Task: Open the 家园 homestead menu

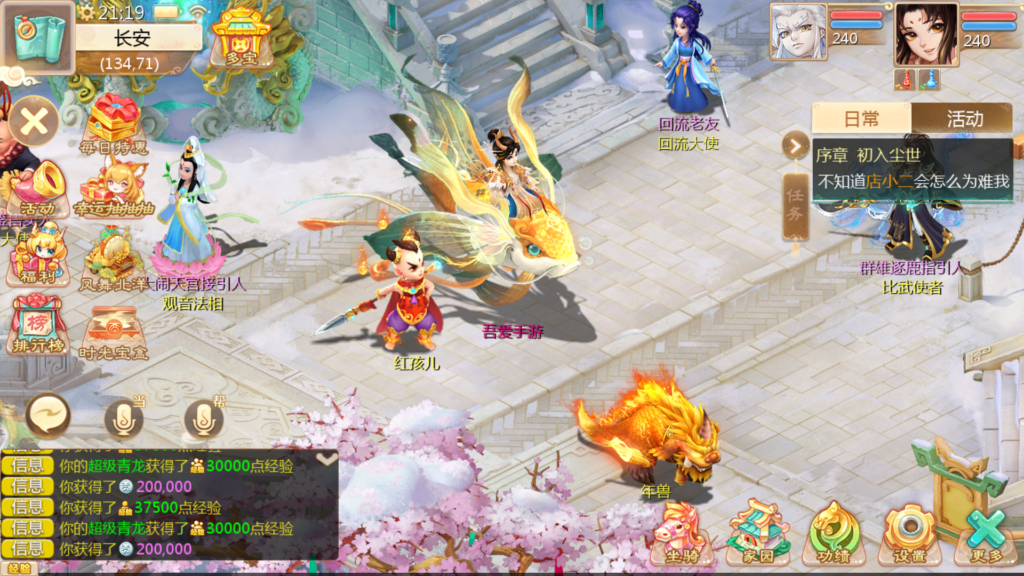Action: [757, 533]
